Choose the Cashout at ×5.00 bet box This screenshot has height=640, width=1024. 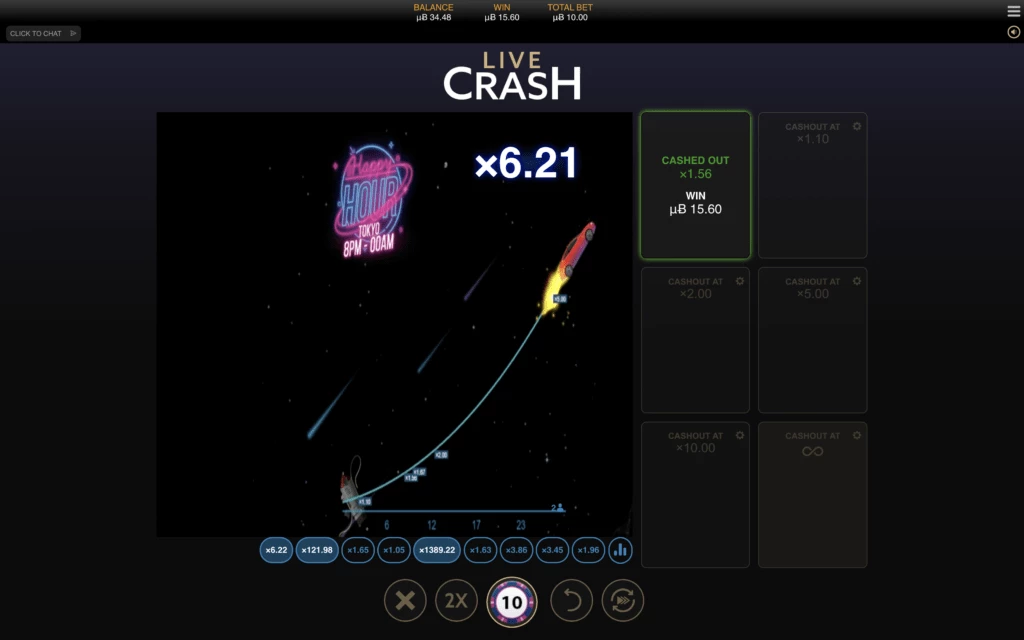pyautogui.click(x=812, y=340)
